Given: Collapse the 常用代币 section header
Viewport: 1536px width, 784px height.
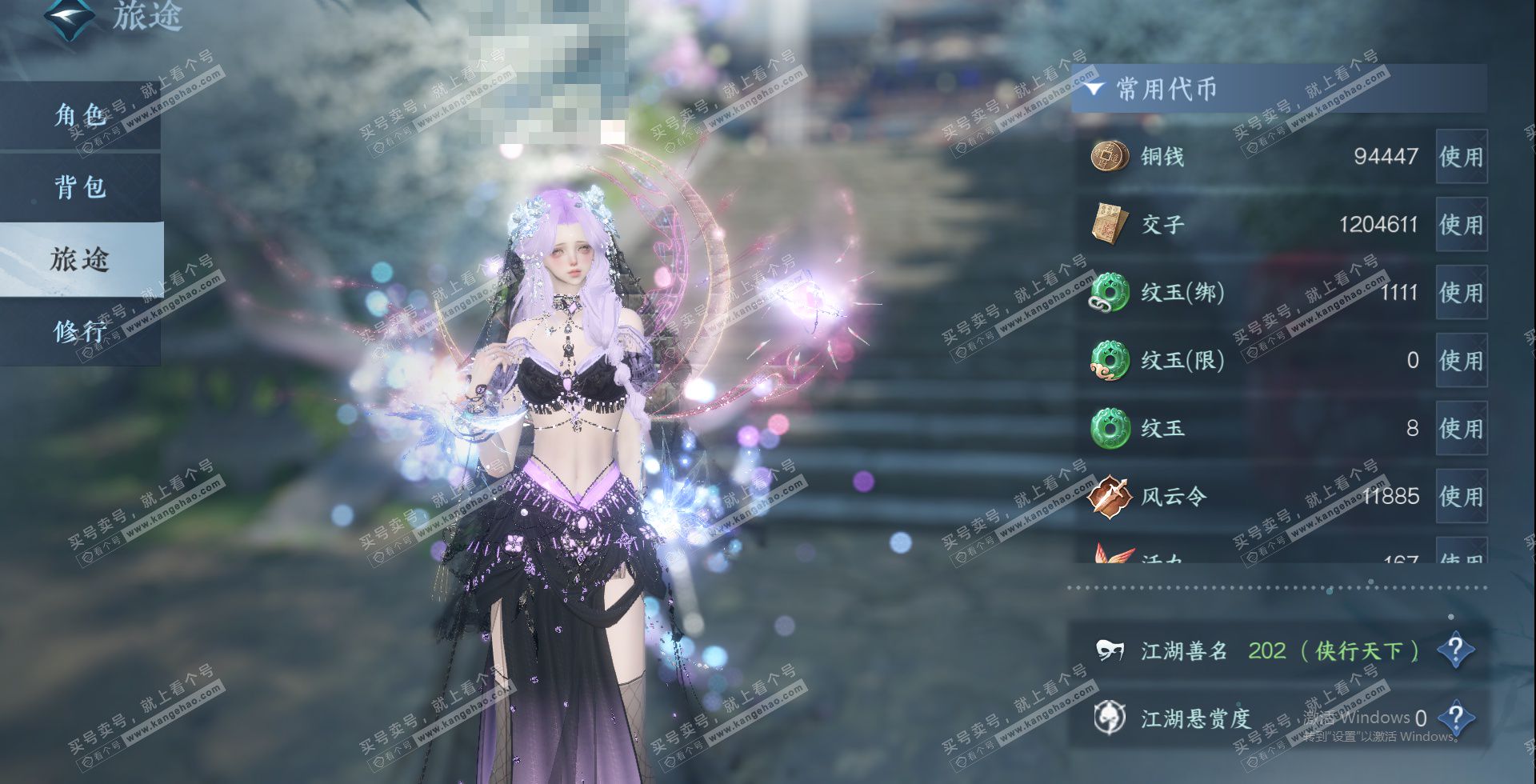Looking at the screenshot, I should coord(1095,89).
